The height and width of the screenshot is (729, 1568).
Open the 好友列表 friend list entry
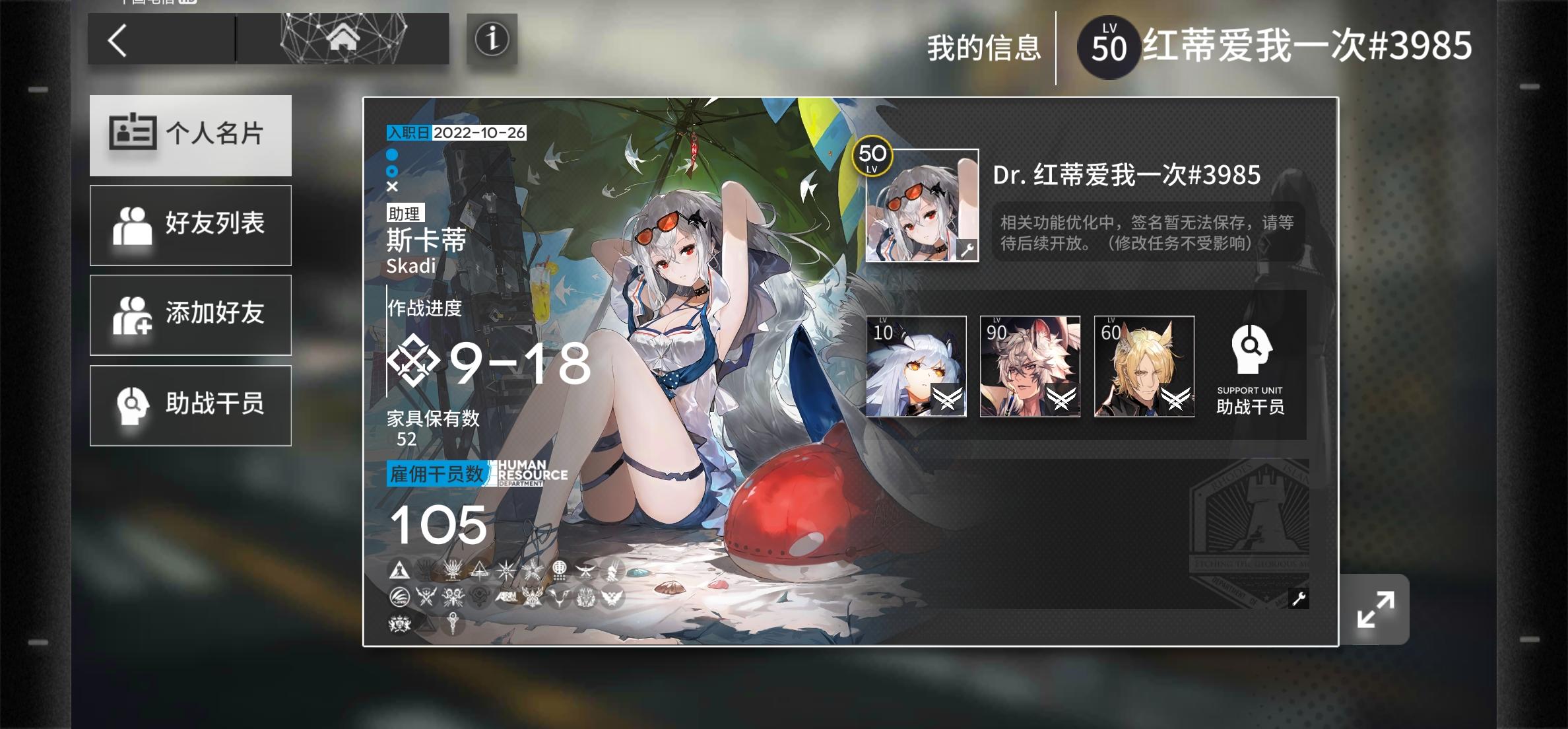pos(190,225)
